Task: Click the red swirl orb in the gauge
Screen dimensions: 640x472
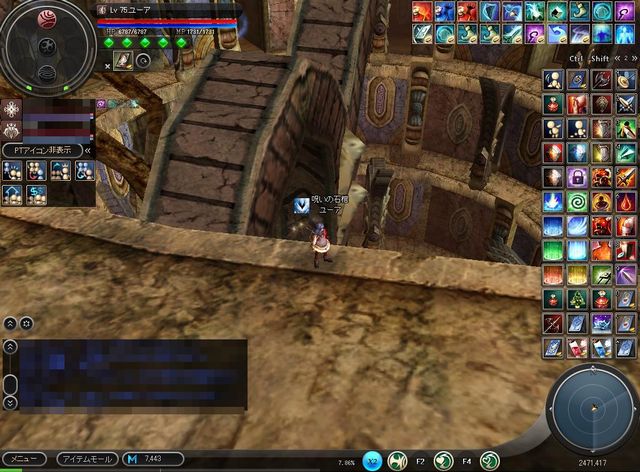Action: coord(47,17)
